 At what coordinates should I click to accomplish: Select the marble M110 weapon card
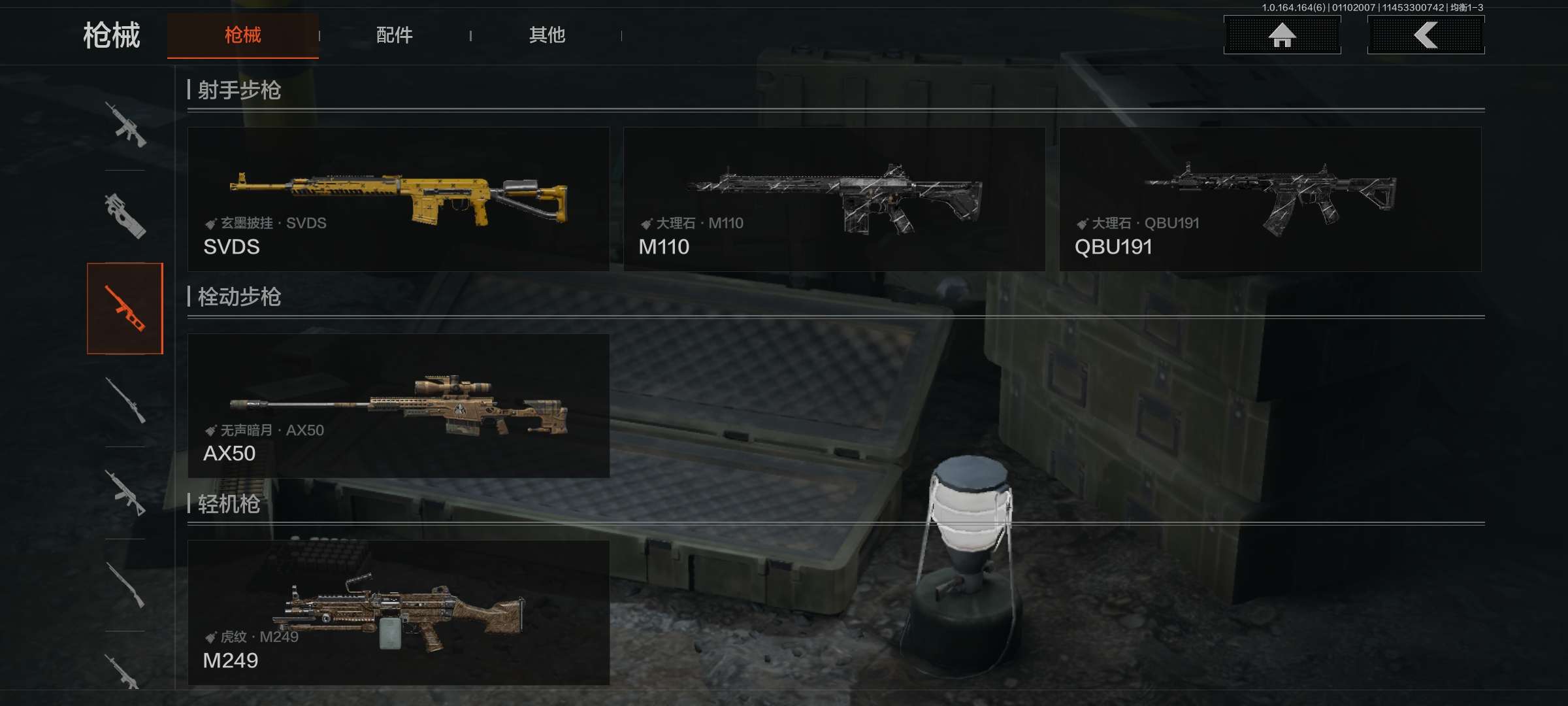(x=834, y=199)
